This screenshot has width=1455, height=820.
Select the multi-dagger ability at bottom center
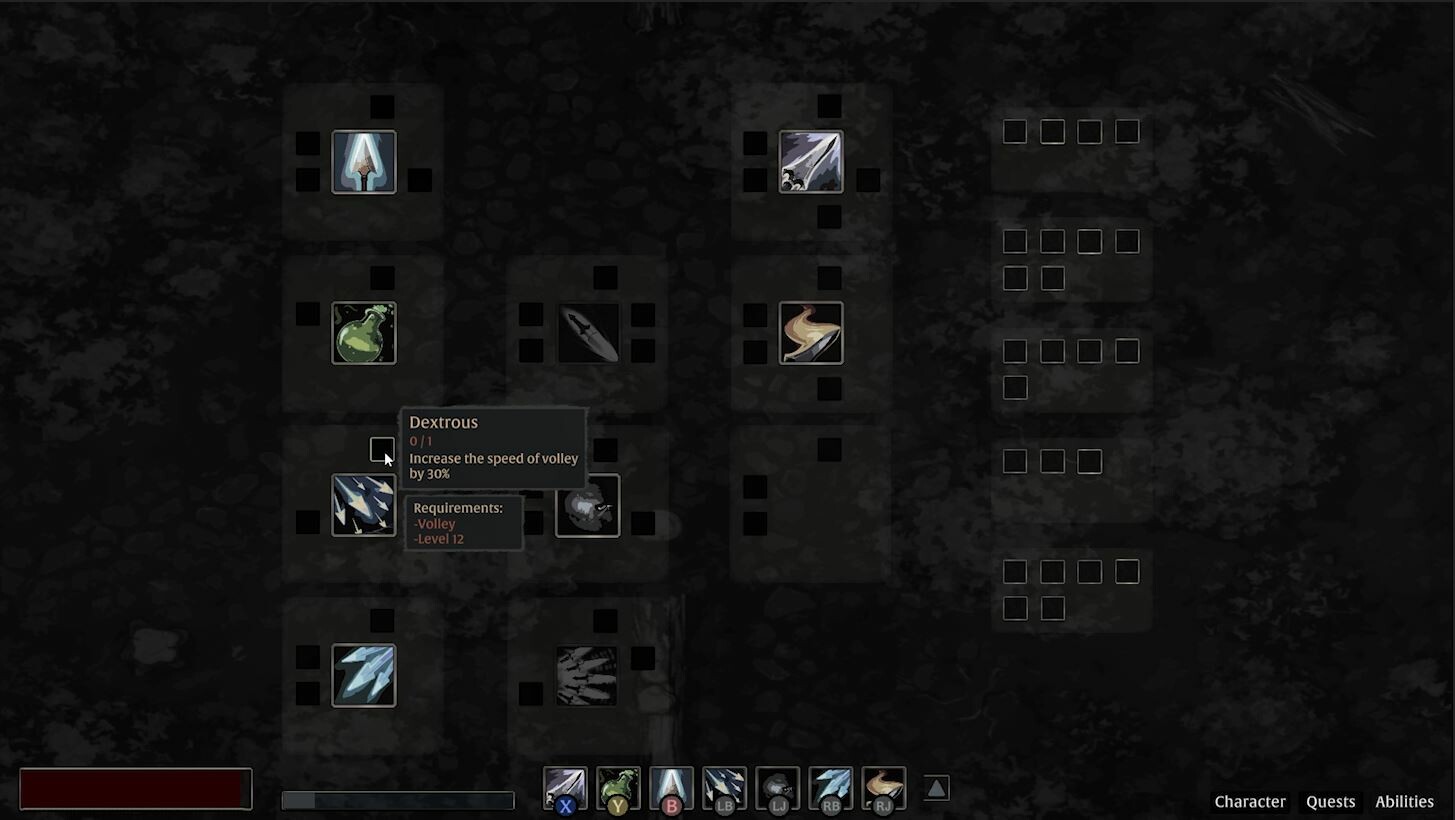(587, 675)
